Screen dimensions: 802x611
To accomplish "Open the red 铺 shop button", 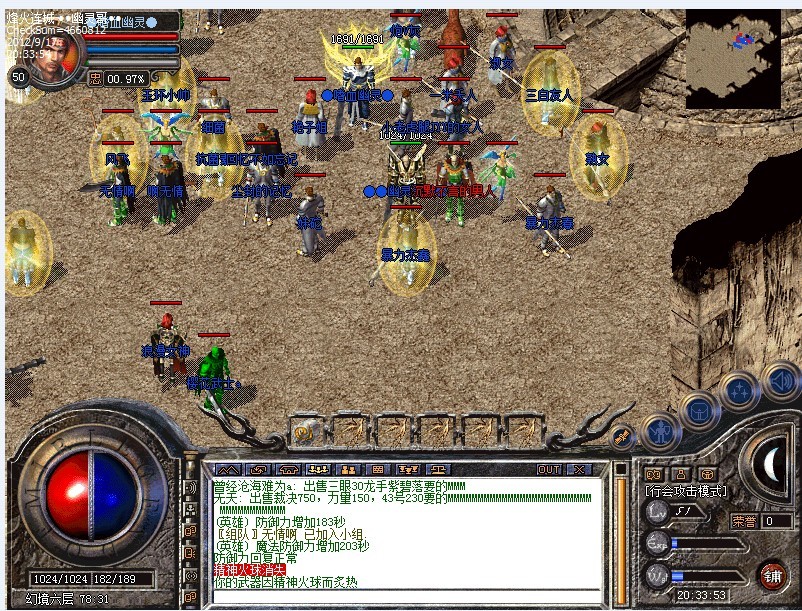I will click(771, 575).
